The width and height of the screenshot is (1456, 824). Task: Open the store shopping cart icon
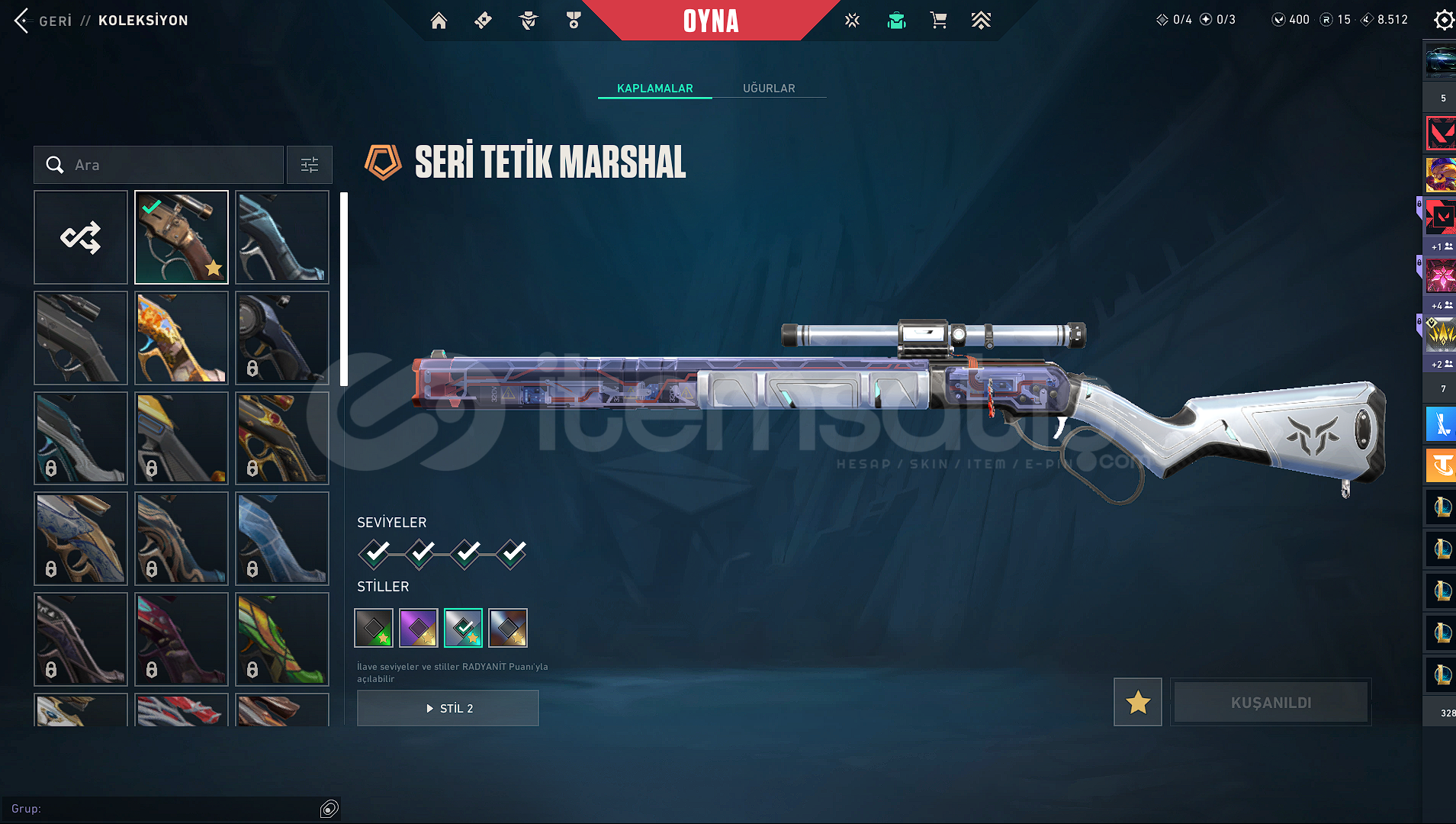(x=938, y=21)
